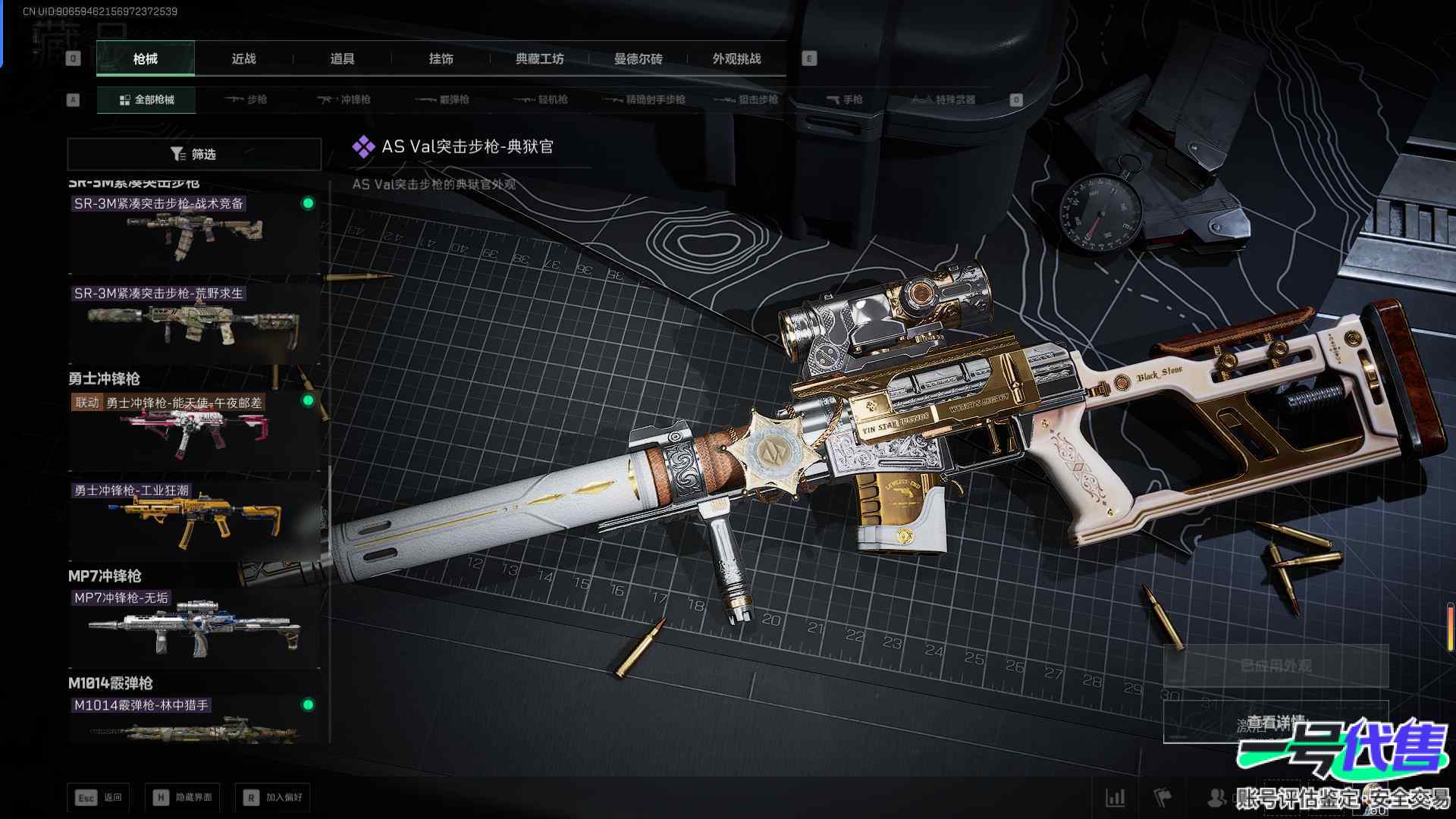Filter weapons by 冲锋枪 submachine guns
The height and width of the screenshot is (819, 1456).
point(344,99)
